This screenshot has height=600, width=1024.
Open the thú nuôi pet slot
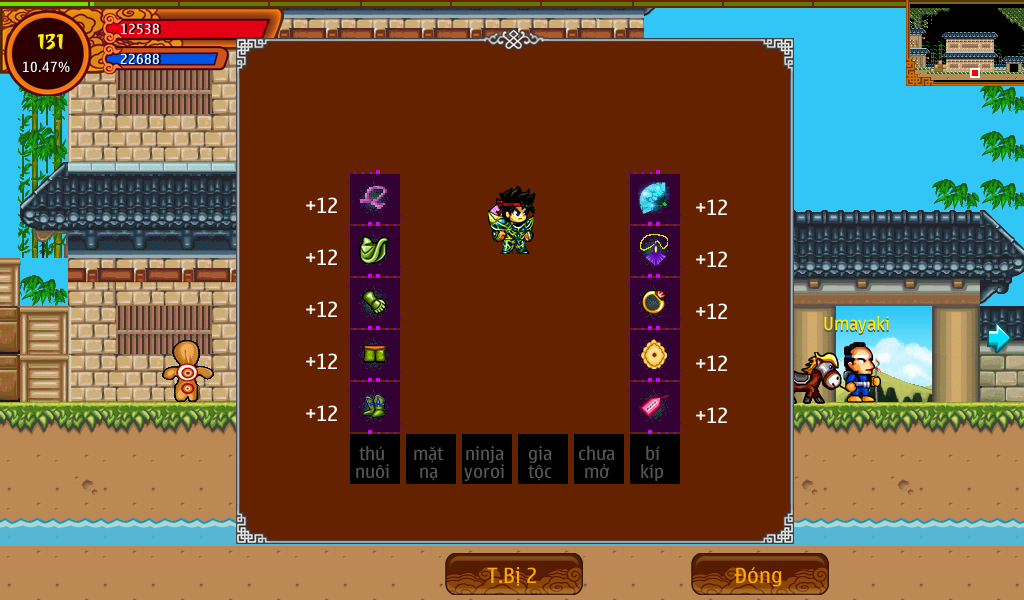(375, 459)
